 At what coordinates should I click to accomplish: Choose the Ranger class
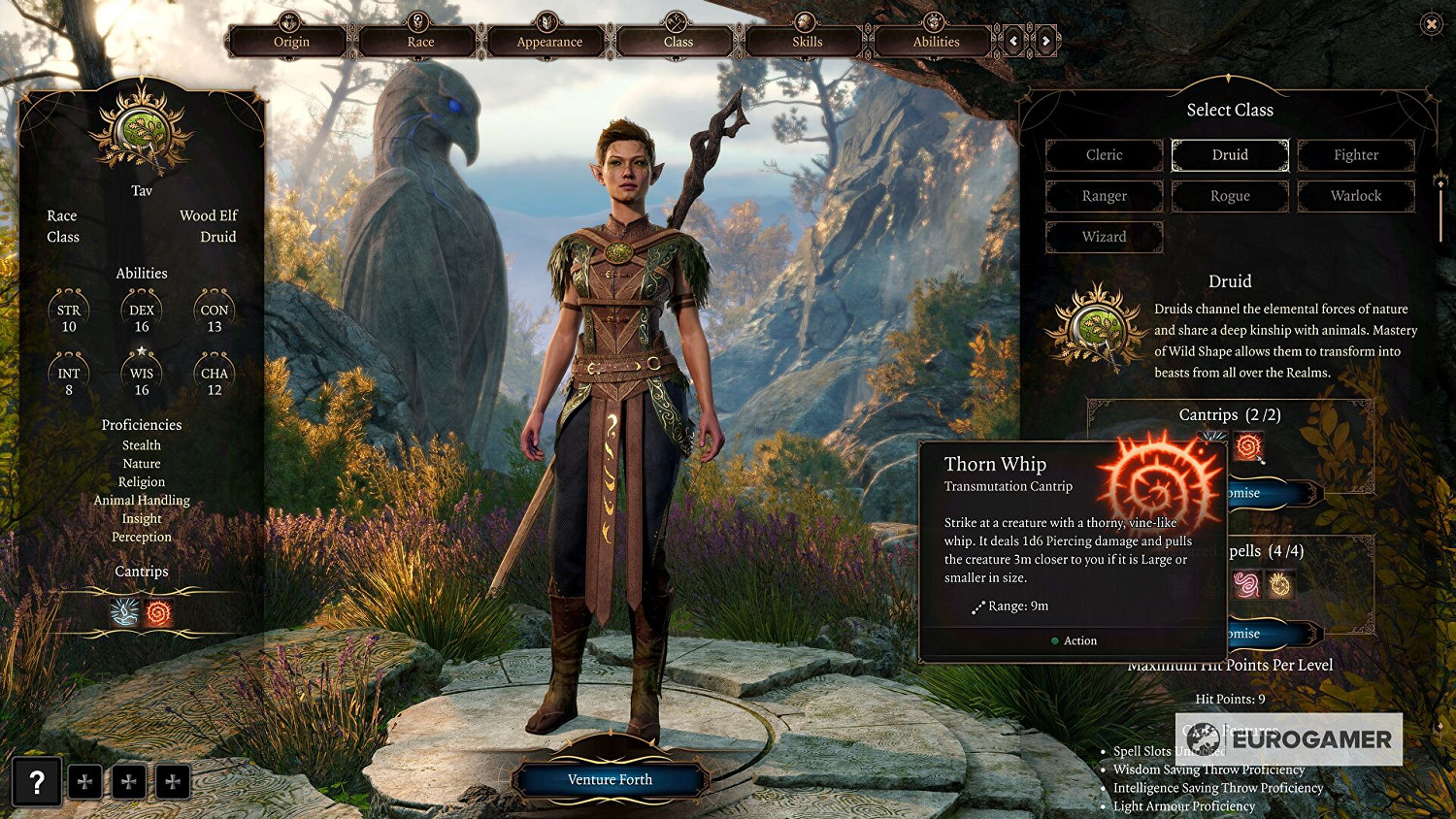[1104, 196]
